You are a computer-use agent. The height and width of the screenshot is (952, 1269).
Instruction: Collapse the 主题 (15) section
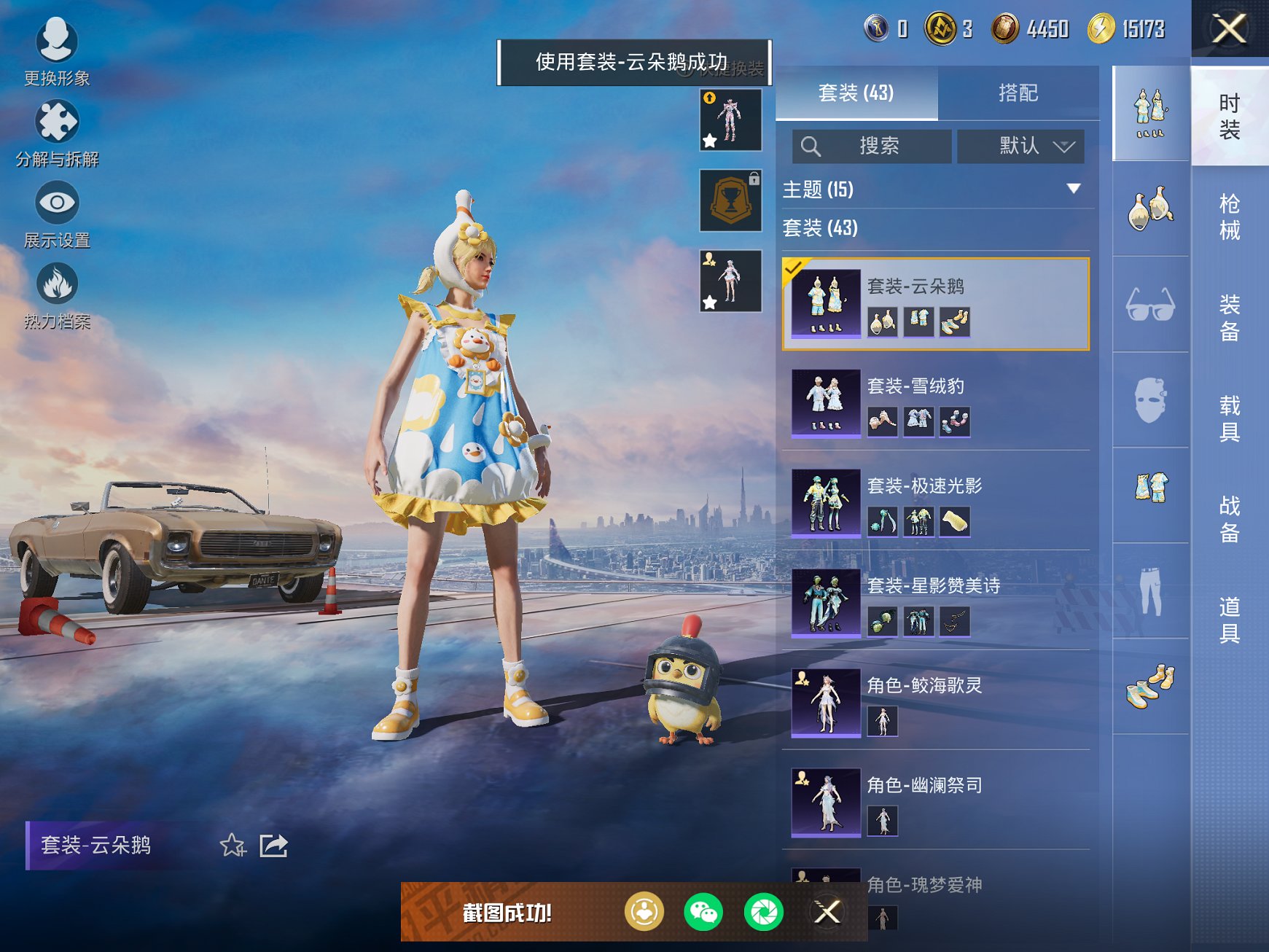tap(1074, 189)
